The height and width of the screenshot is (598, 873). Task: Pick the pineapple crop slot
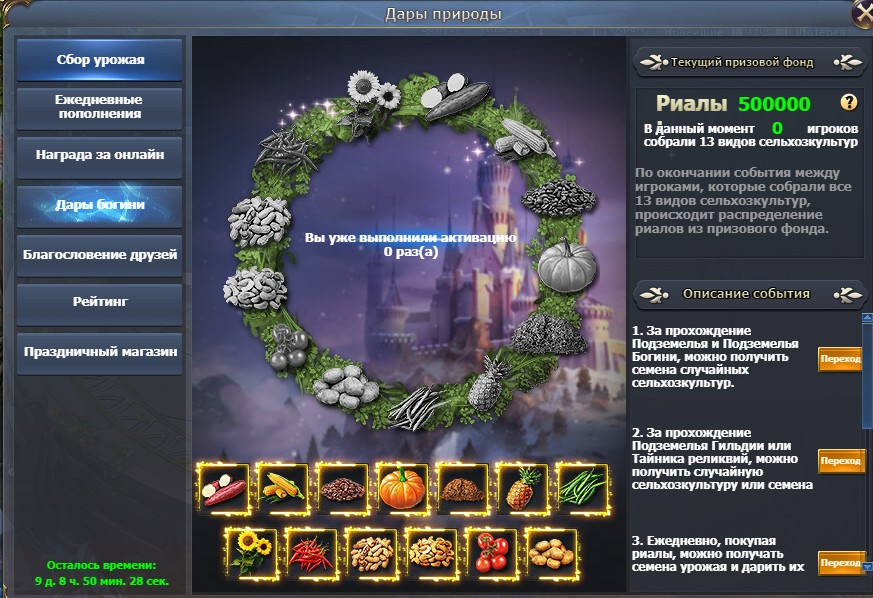click(523, 488)
